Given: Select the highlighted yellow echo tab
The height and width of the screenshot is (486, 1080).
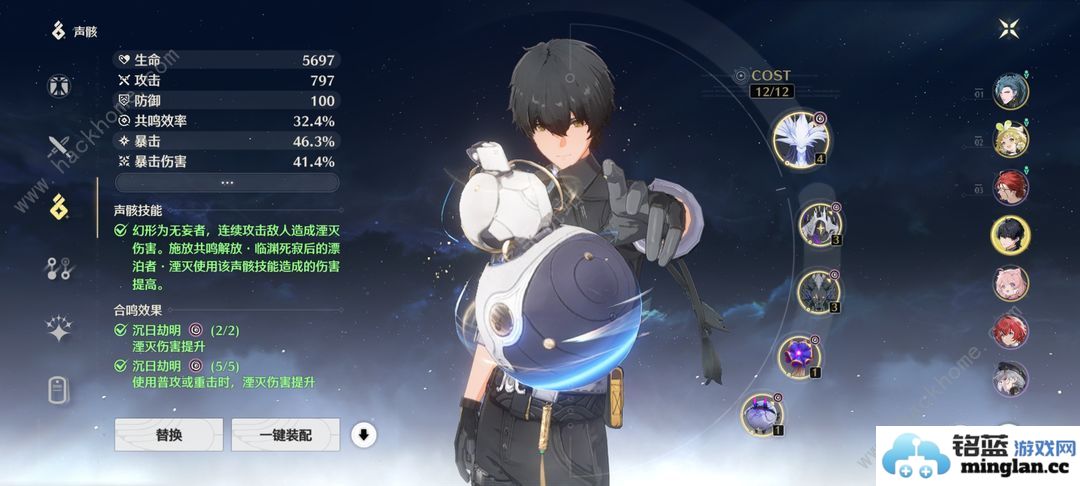Looking at the screenshot, I should click(59, 207).
